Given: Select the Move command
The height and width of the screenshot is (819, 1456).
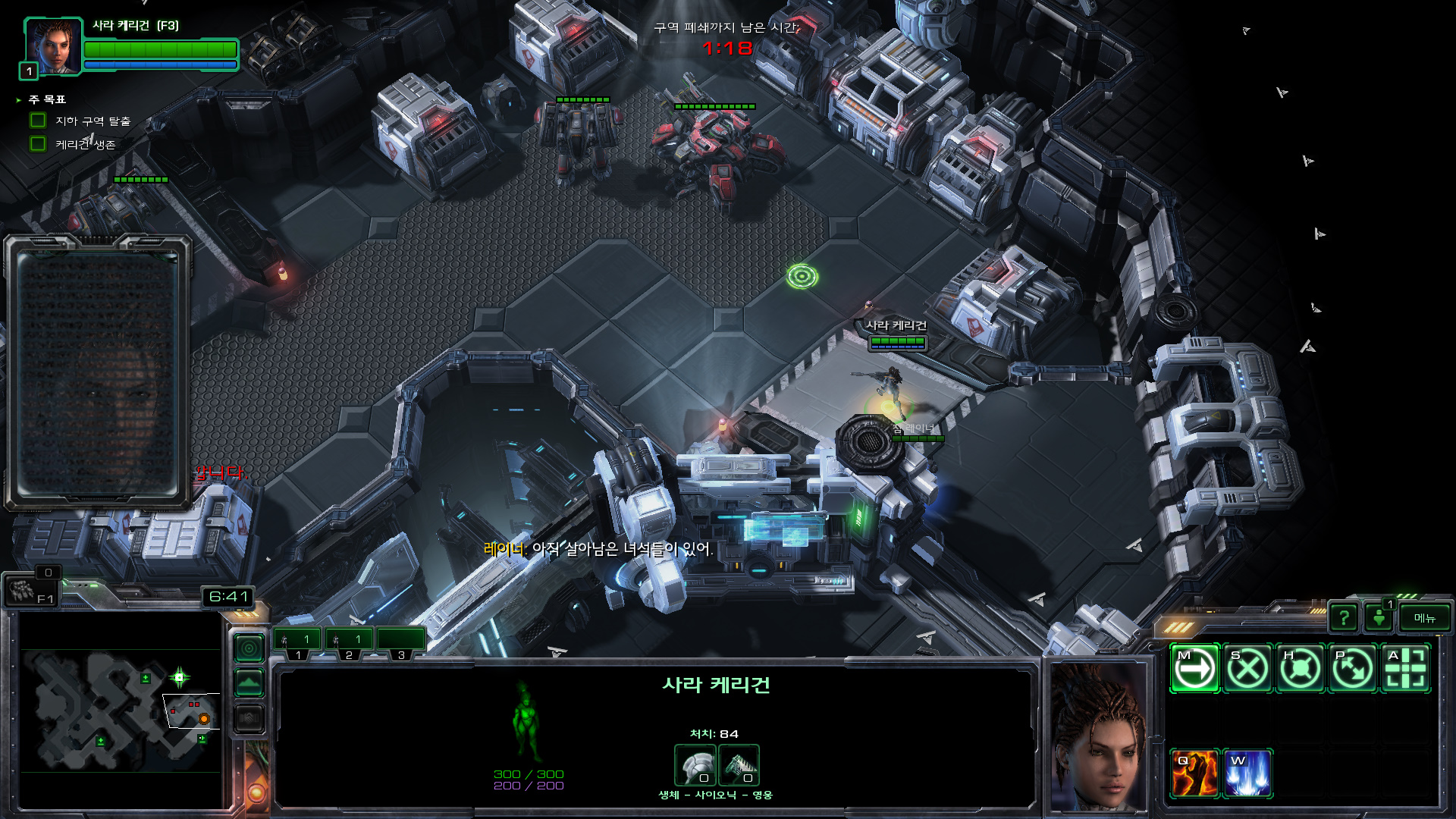Looking at the screenshot, I should tap(1194, 669).
